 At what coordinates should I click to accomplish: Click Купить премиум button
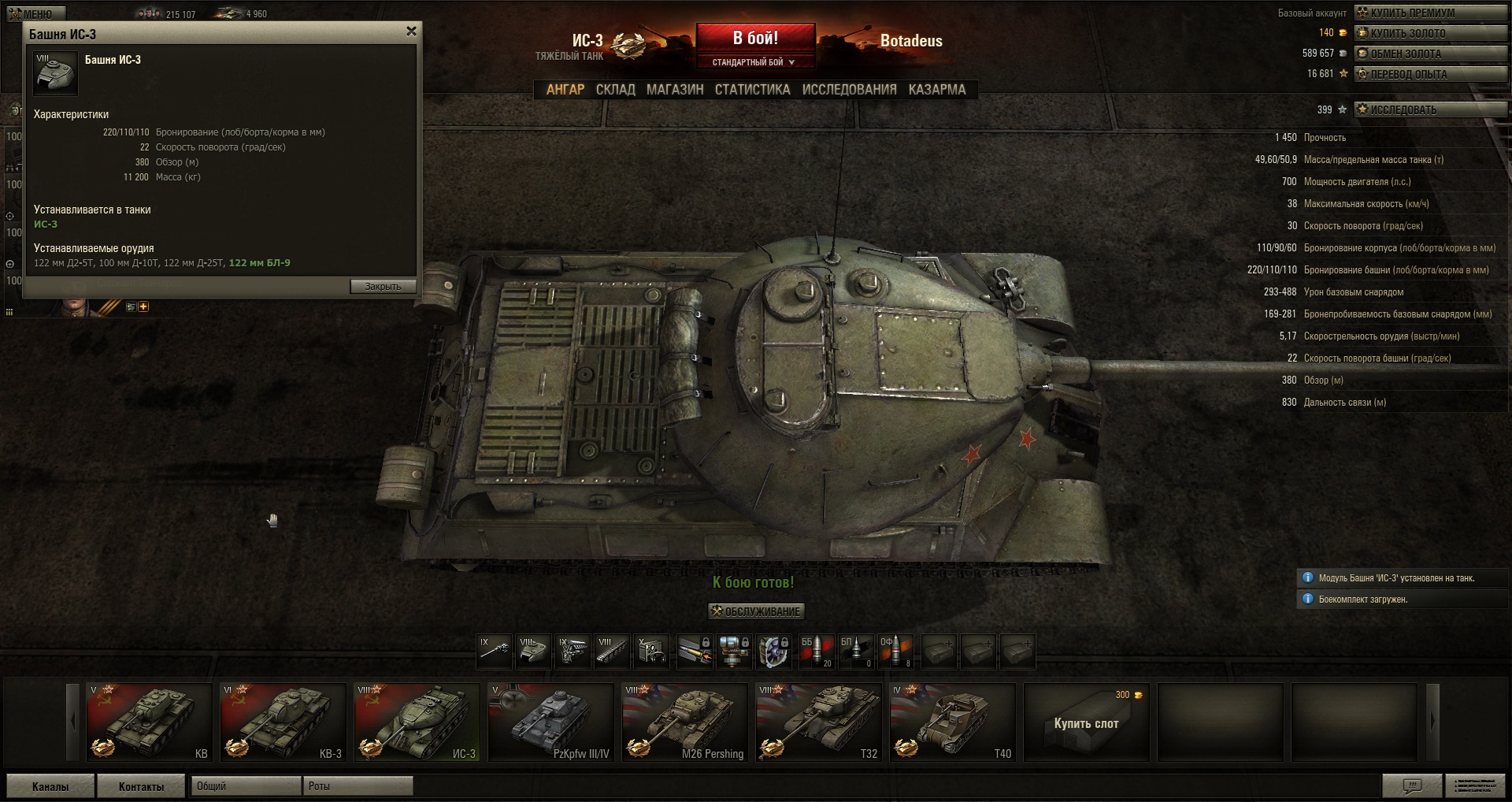pyautogui.click(x=1430, y=13)
